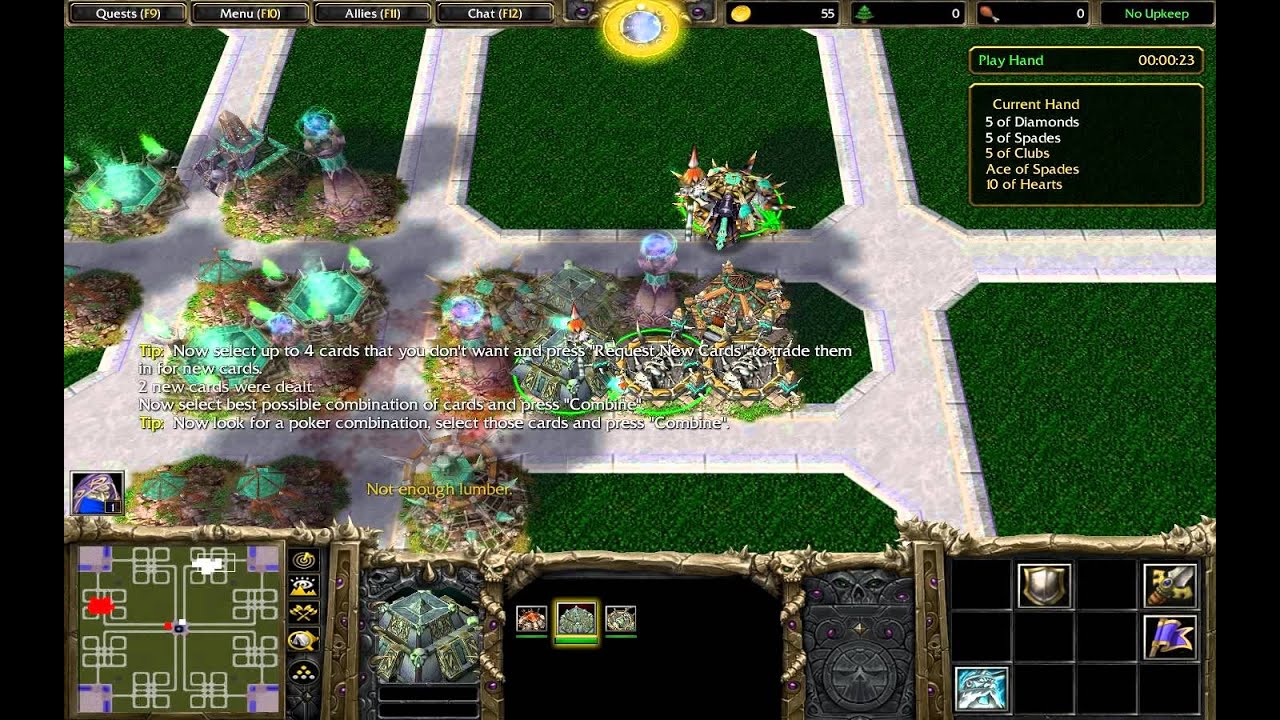Image resolution: width=1280 pixels, height=720 pixels.
Task: Click the frost creature command icon
Action: pos(981,689)
